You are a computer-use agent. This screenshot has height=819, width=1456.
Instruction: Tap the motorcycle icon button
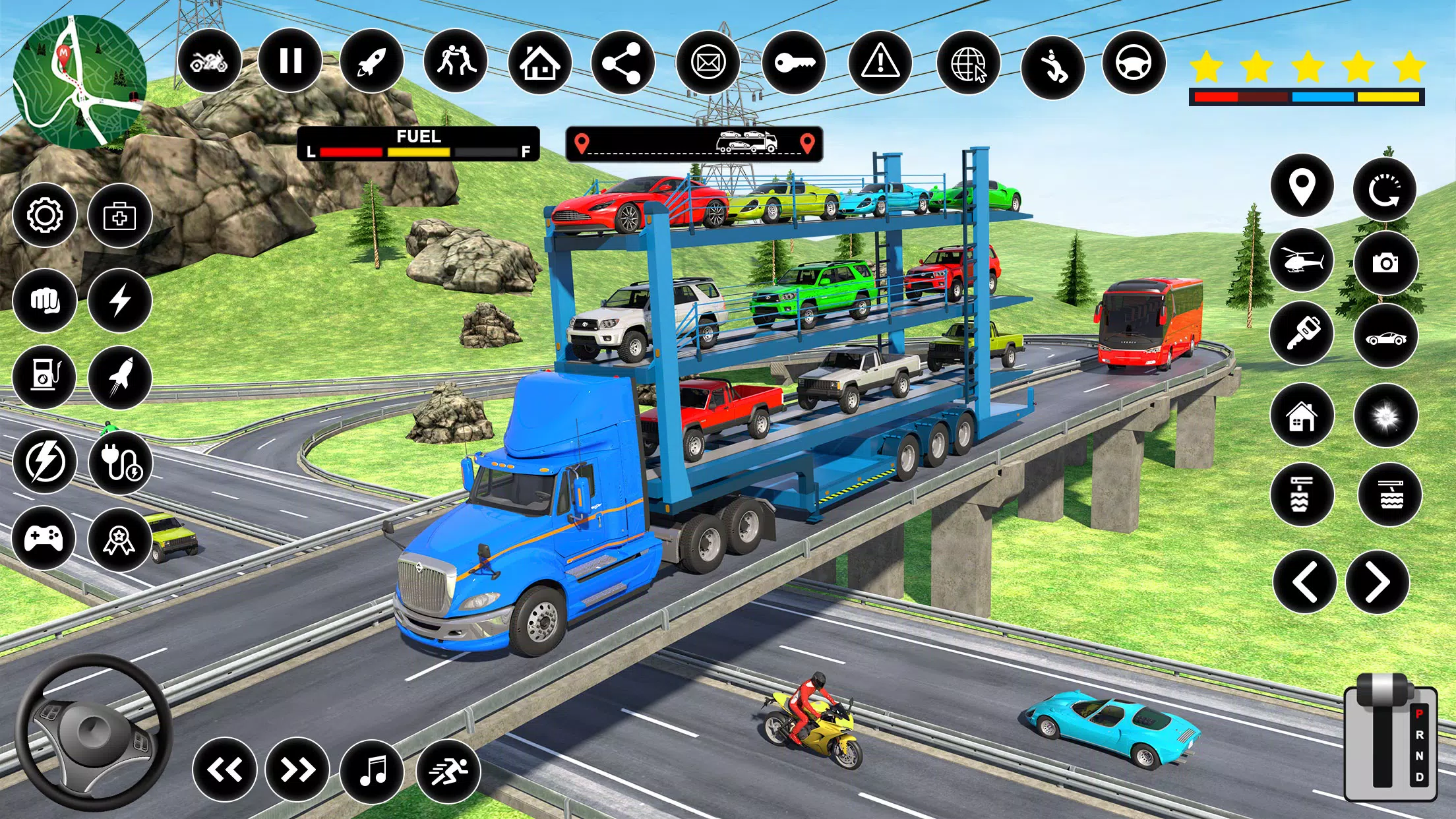click(209, 61)
